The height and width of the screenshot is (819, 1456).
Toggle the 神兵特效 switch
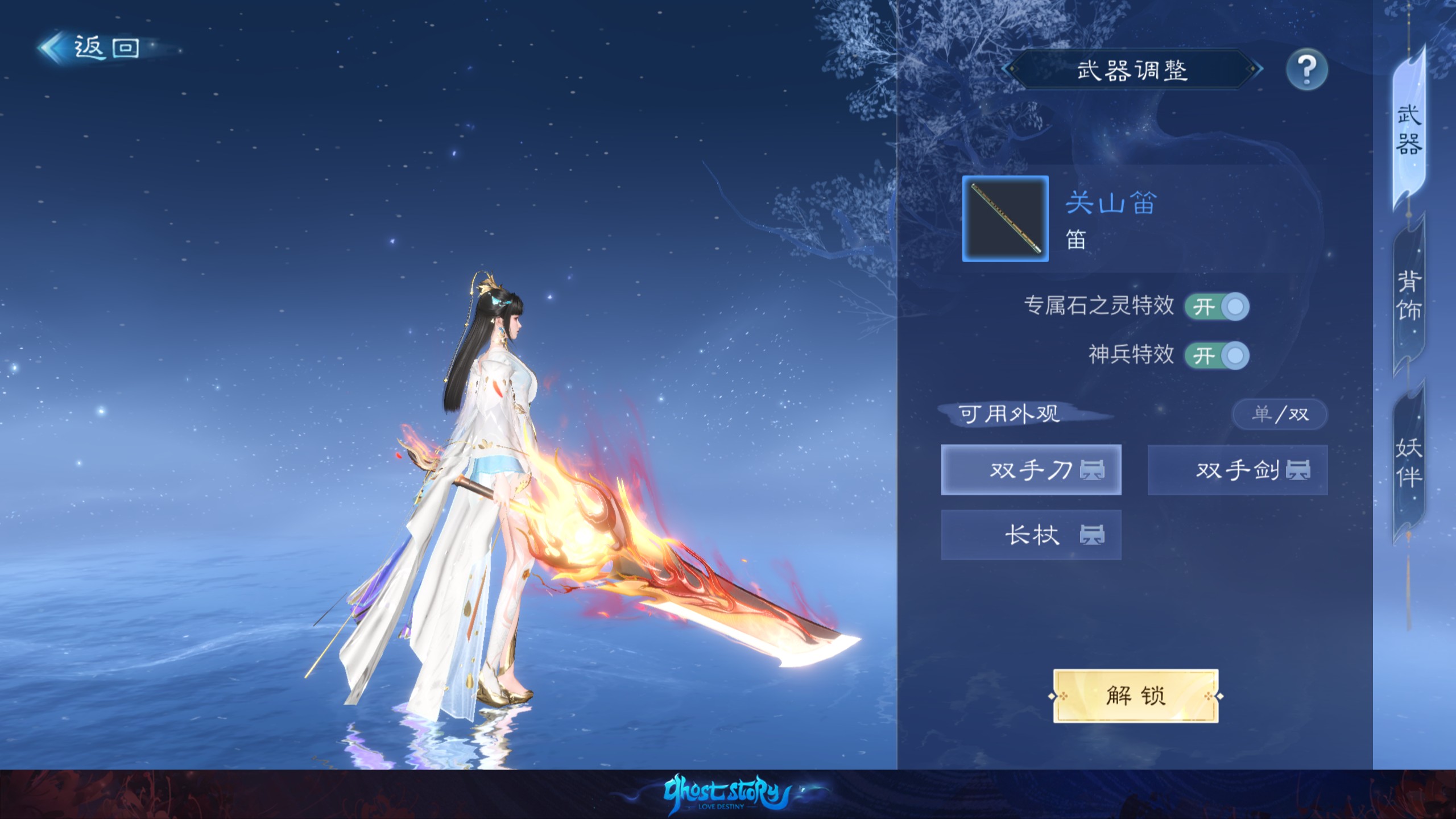[x=1217, y=356]
